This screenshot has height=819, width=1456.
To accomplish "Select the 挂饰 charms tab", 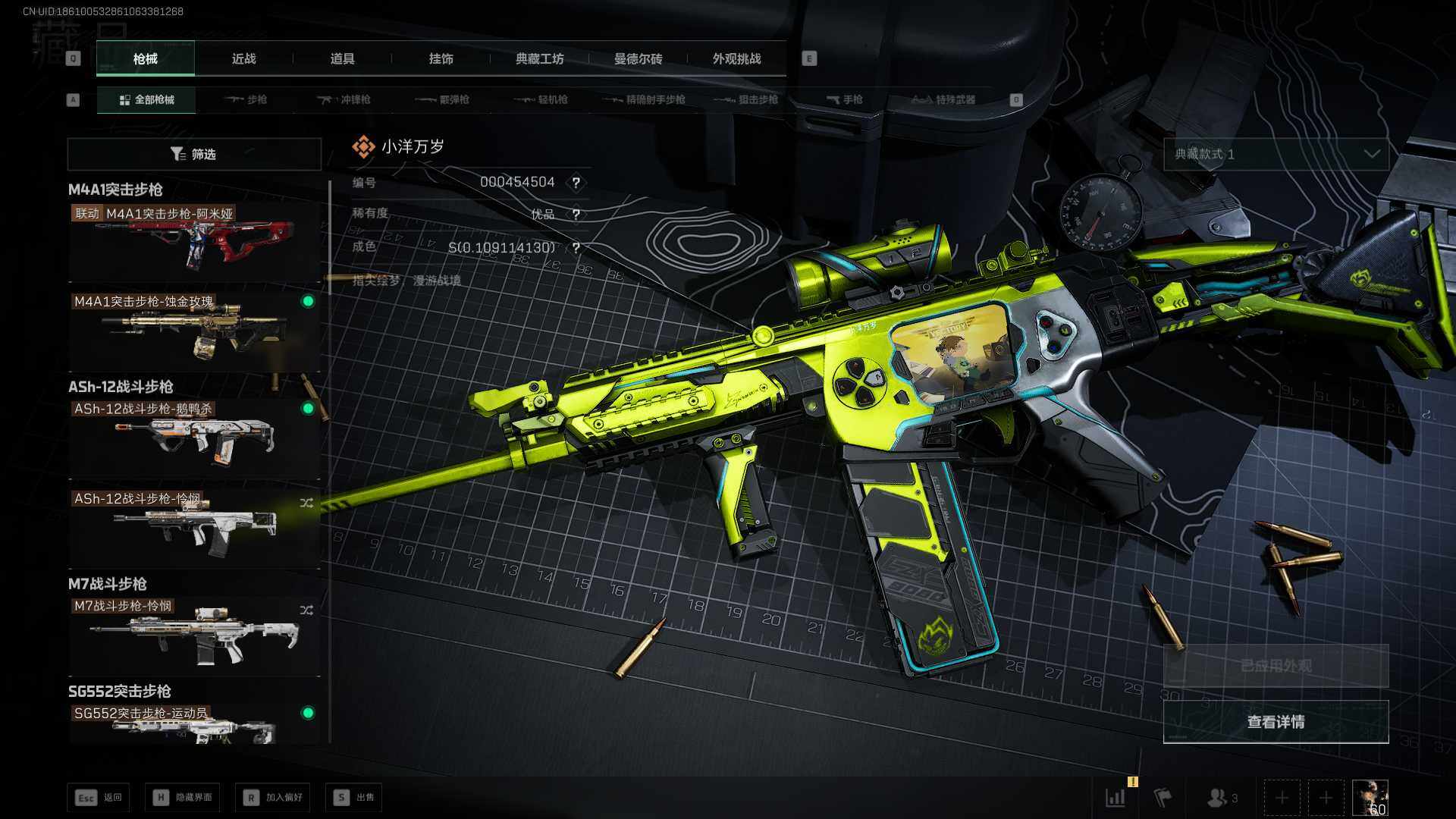I will pos(441,58).
